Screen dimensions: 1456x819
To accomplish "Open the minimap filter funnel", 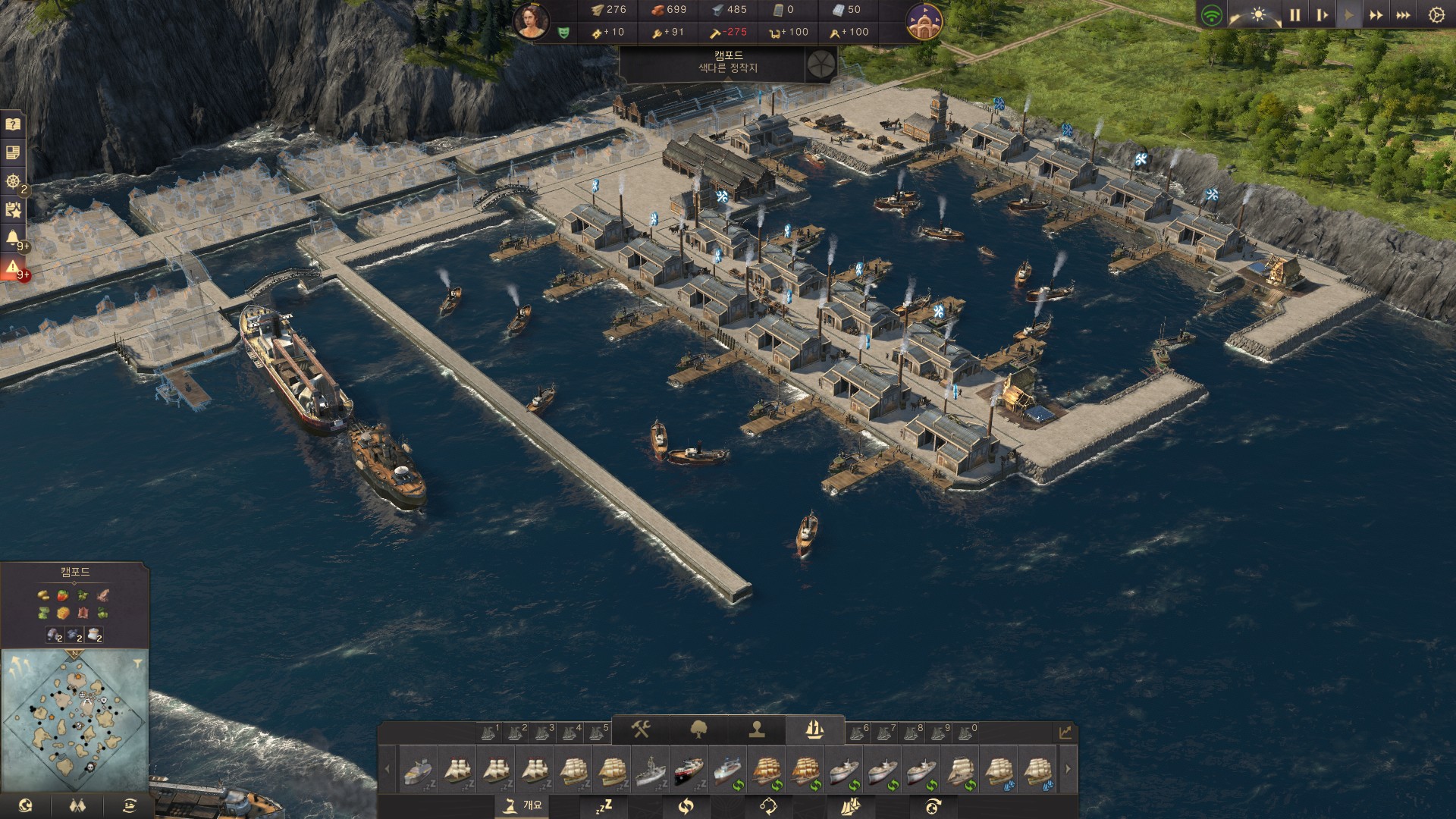I will pos(137,664).
